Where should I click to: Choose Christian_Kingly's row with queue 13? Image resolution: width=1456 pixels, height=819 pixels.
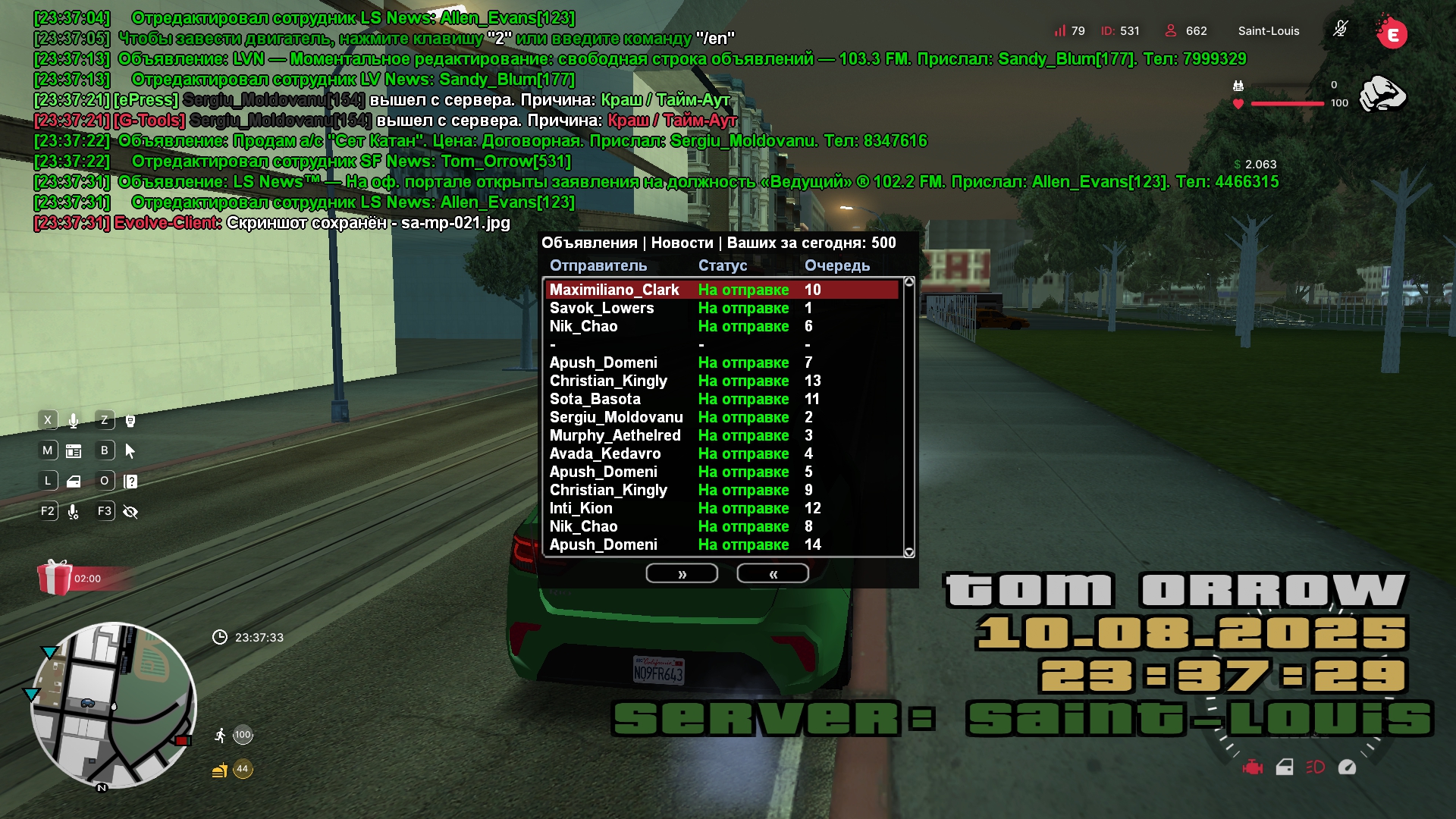tap(720, 381)
